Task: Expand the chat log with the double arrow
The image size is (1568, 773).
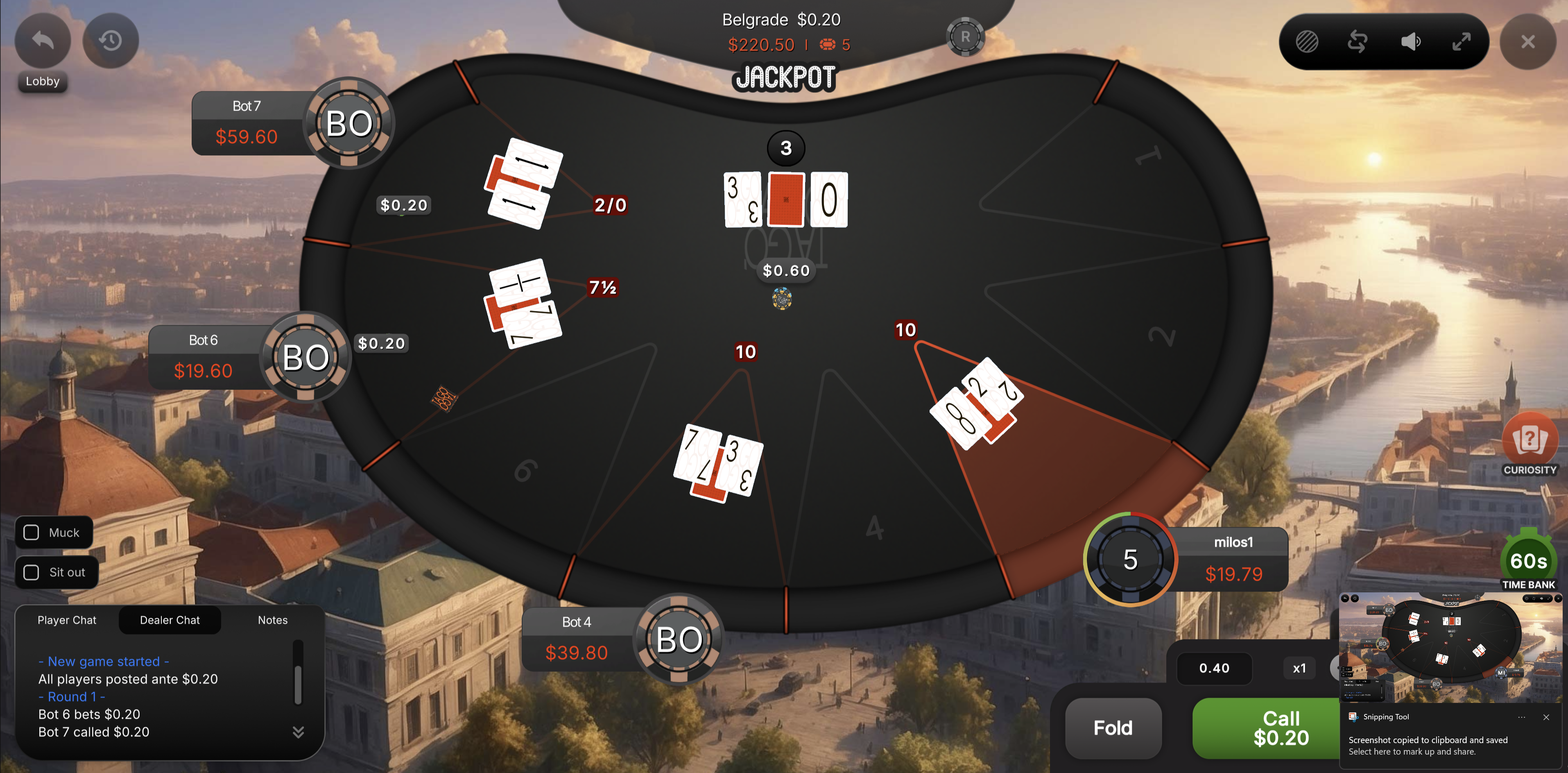Action: pyautogui.click(x=298, y=732)
